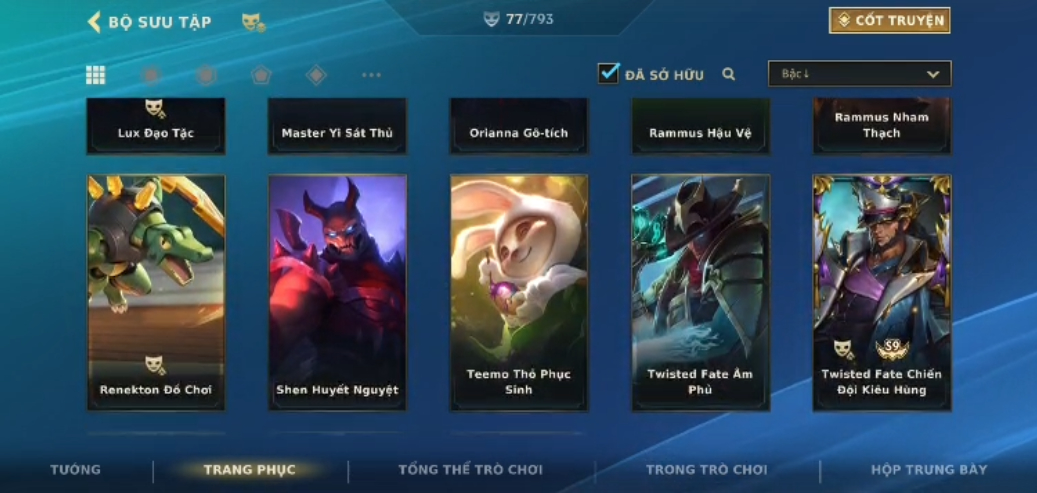Image resolution: width=1037 pixels, height=493 pixels.
Task: Go to the Hộp Trưng Bày tab
Action: (x=928, y=470)
